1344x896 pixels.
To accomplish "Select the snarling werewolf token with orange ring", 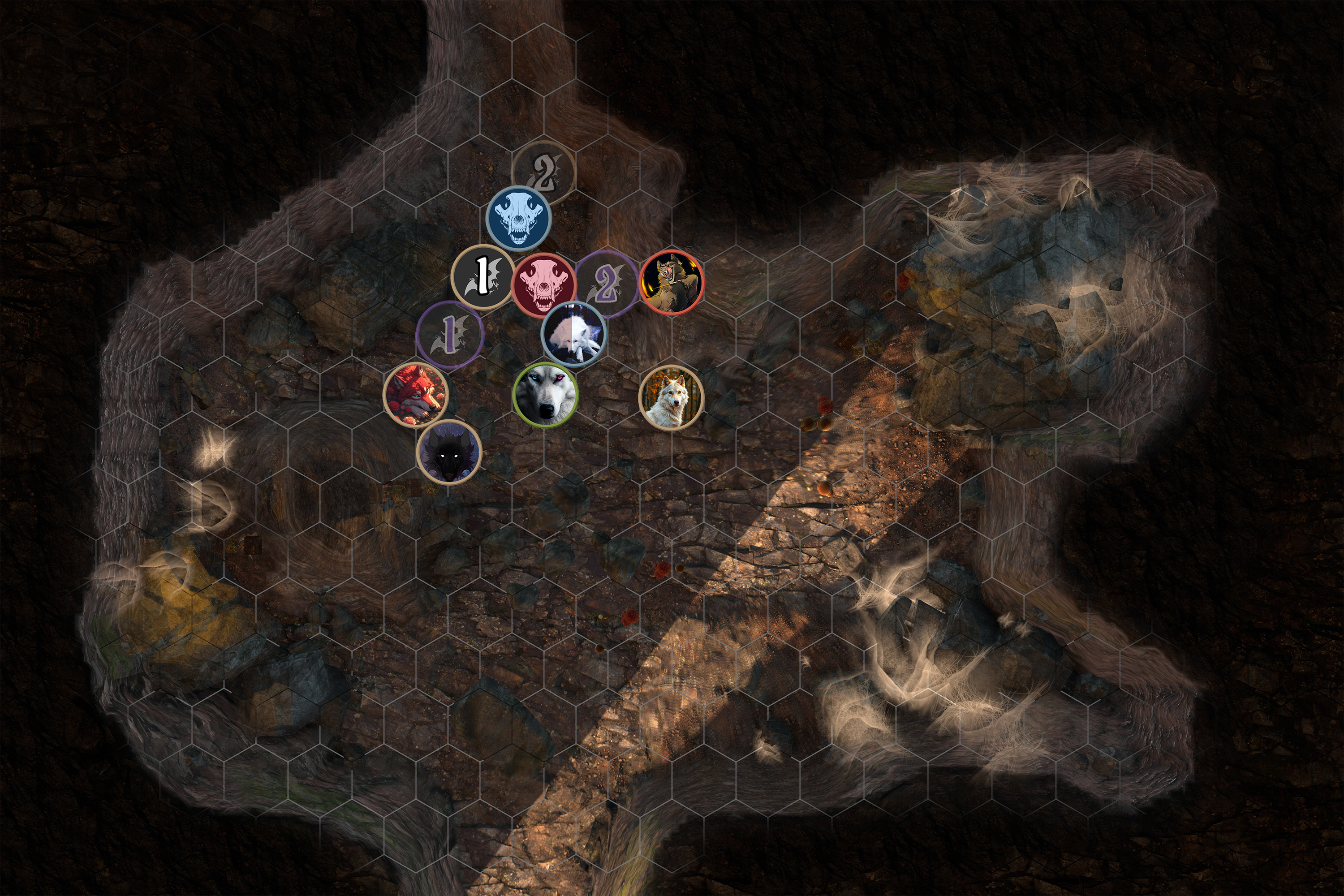I will coord(672,282).
